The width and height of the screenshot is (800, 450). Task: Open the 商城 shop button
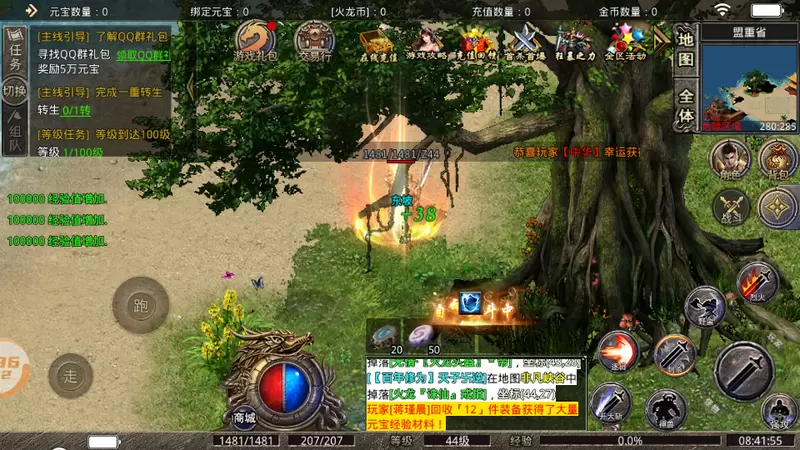pos(245,417)
